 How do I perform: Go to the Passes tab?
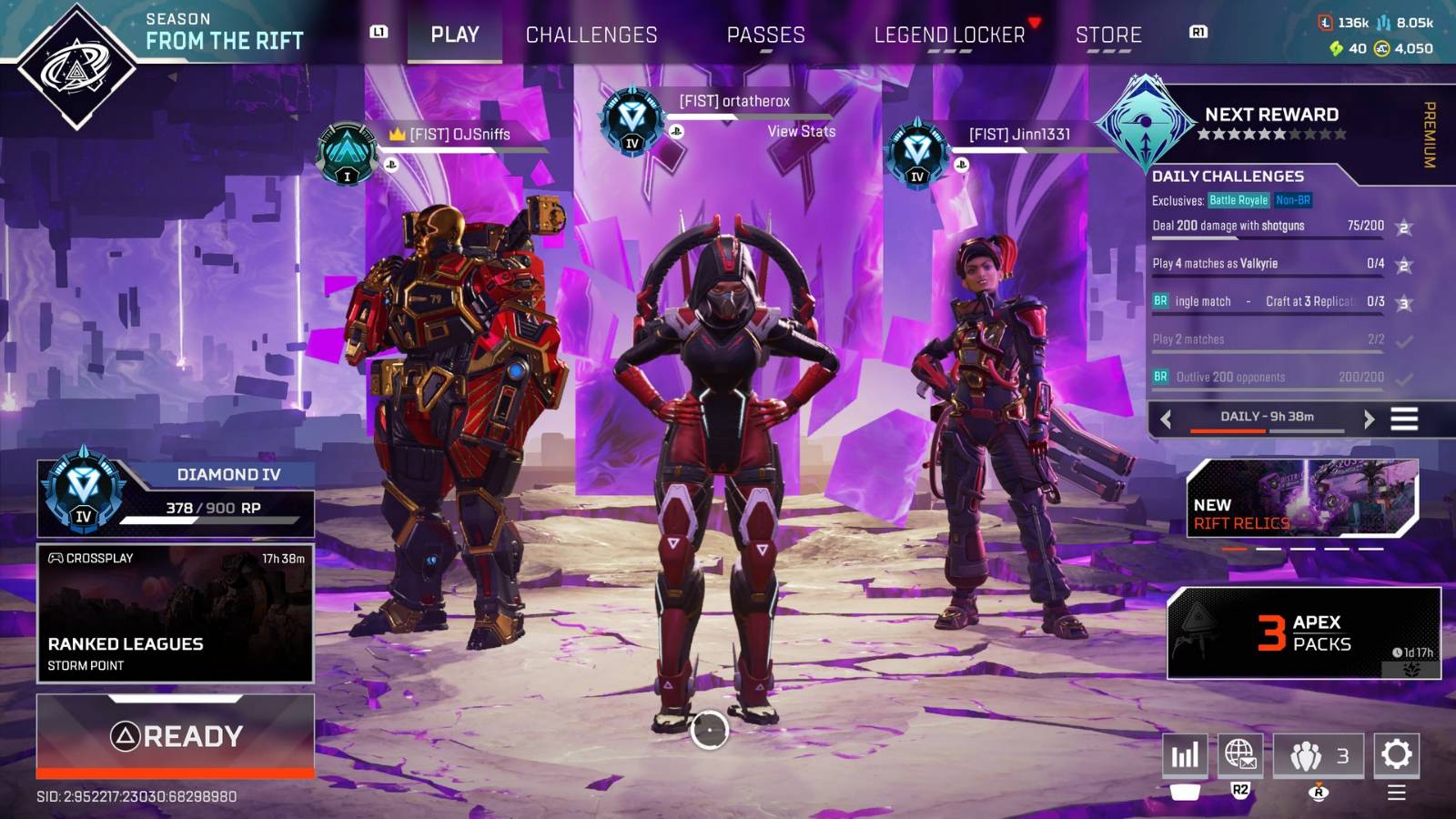click(765, 35)
